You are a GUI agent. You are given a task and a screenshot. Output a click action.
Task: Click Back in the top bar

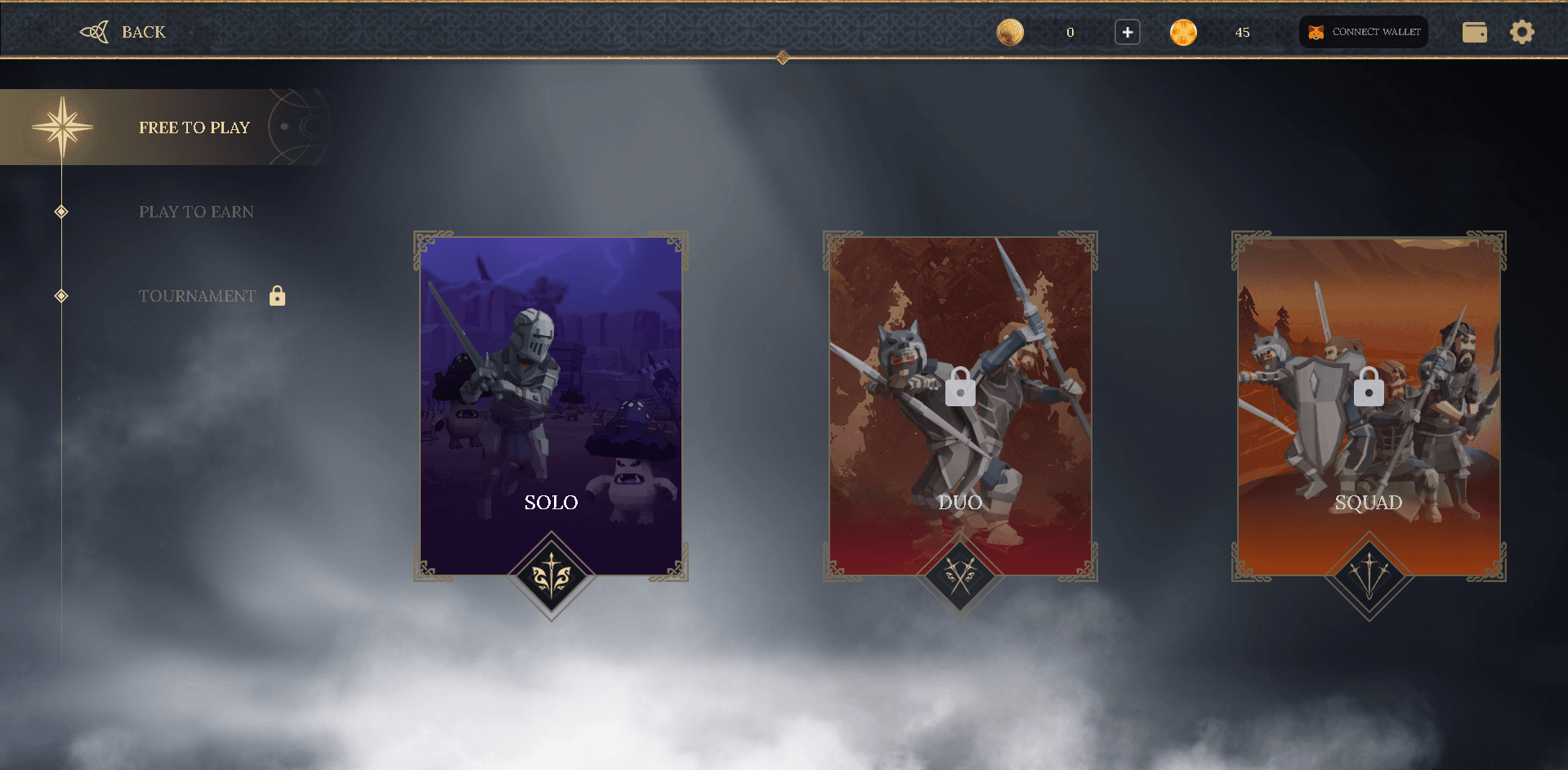[143, 32]
